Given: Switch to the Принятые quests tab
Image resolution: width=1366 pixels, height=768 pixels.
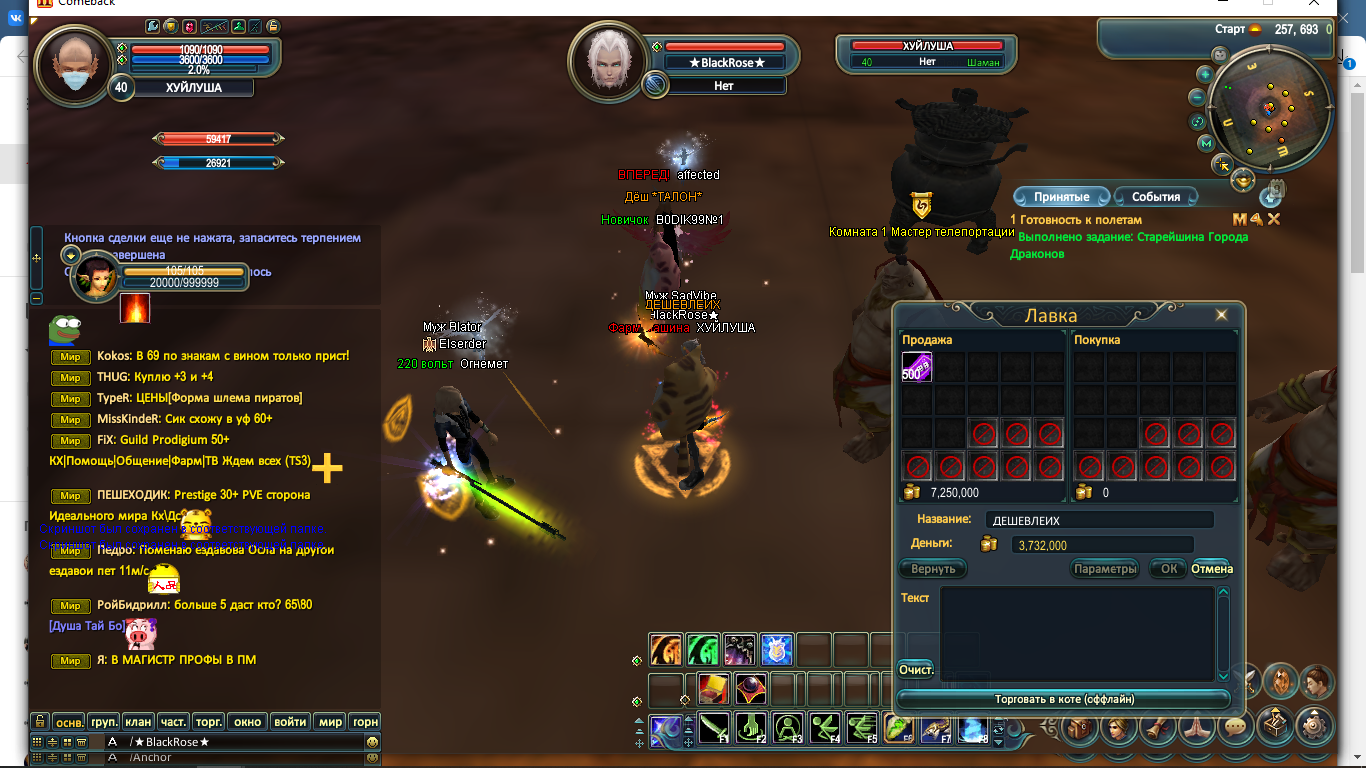Looking at the screenshot, I should pyautogui.click(x=1061, y=197).
